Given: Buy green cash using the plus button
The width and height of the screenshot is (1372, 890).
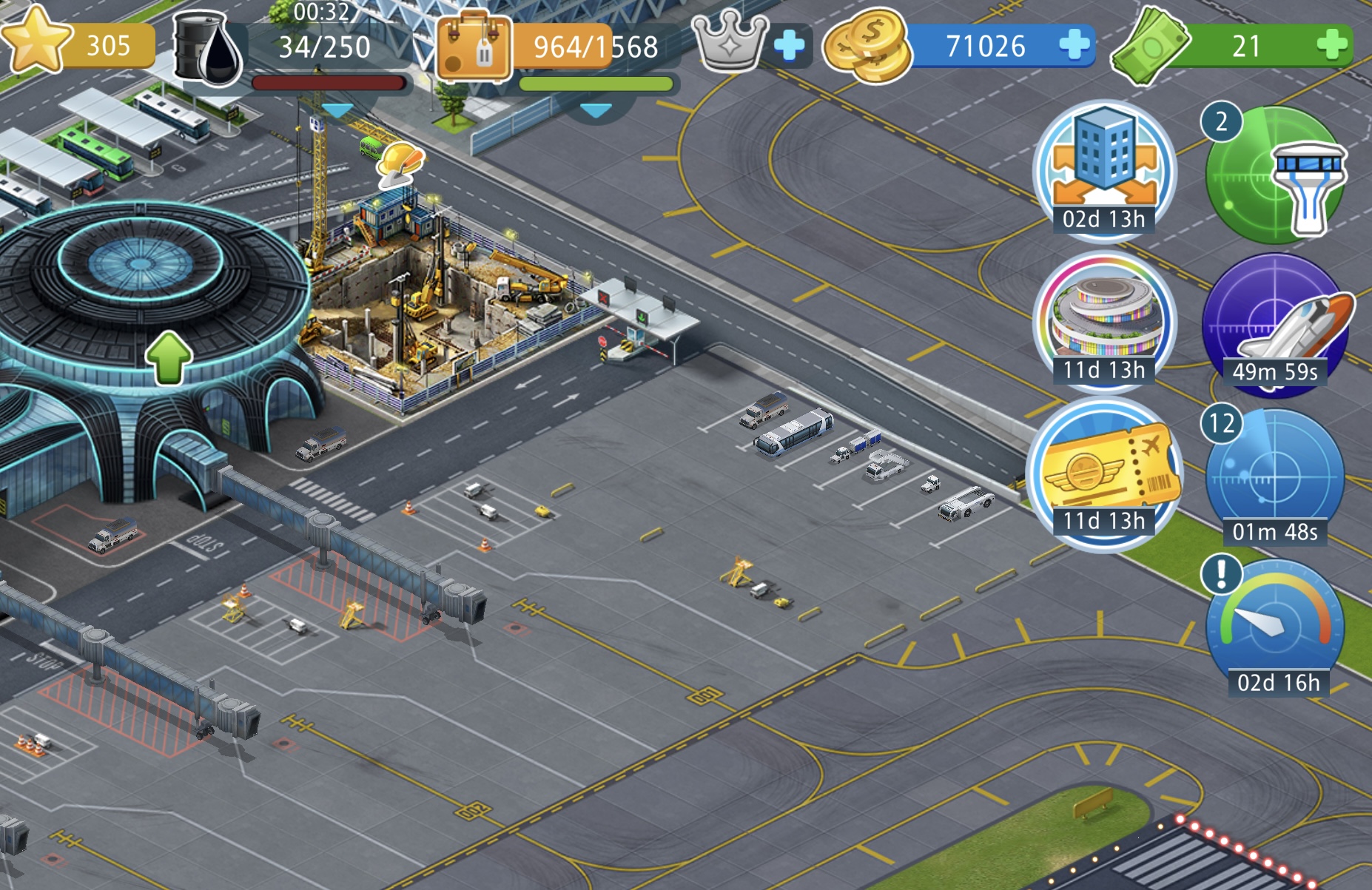Looking at the screenshot, I should tap(1332, 45).
